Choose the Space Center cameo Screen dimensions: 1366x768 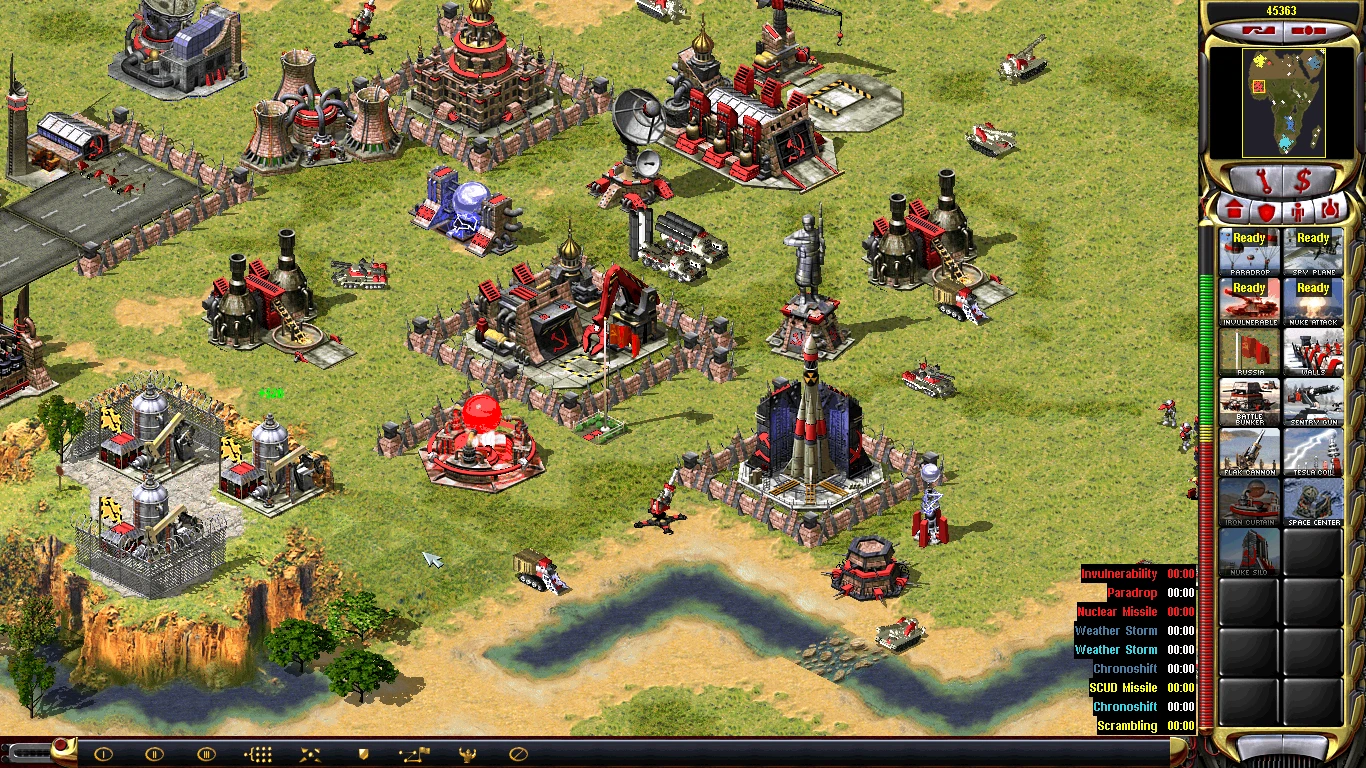[x=1313, y=502]
